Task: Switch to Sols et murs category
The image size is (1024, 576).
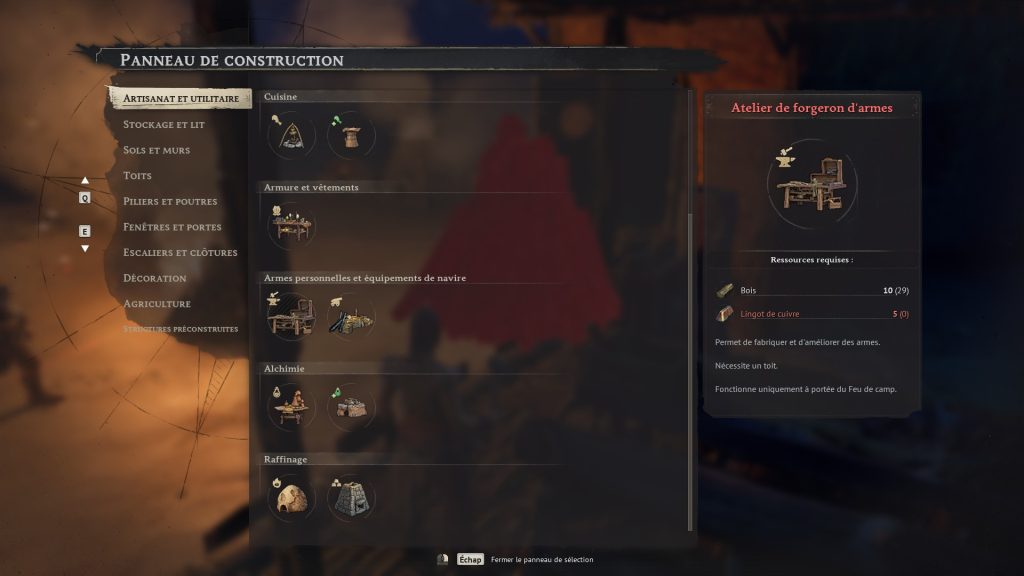Action: 156,150
